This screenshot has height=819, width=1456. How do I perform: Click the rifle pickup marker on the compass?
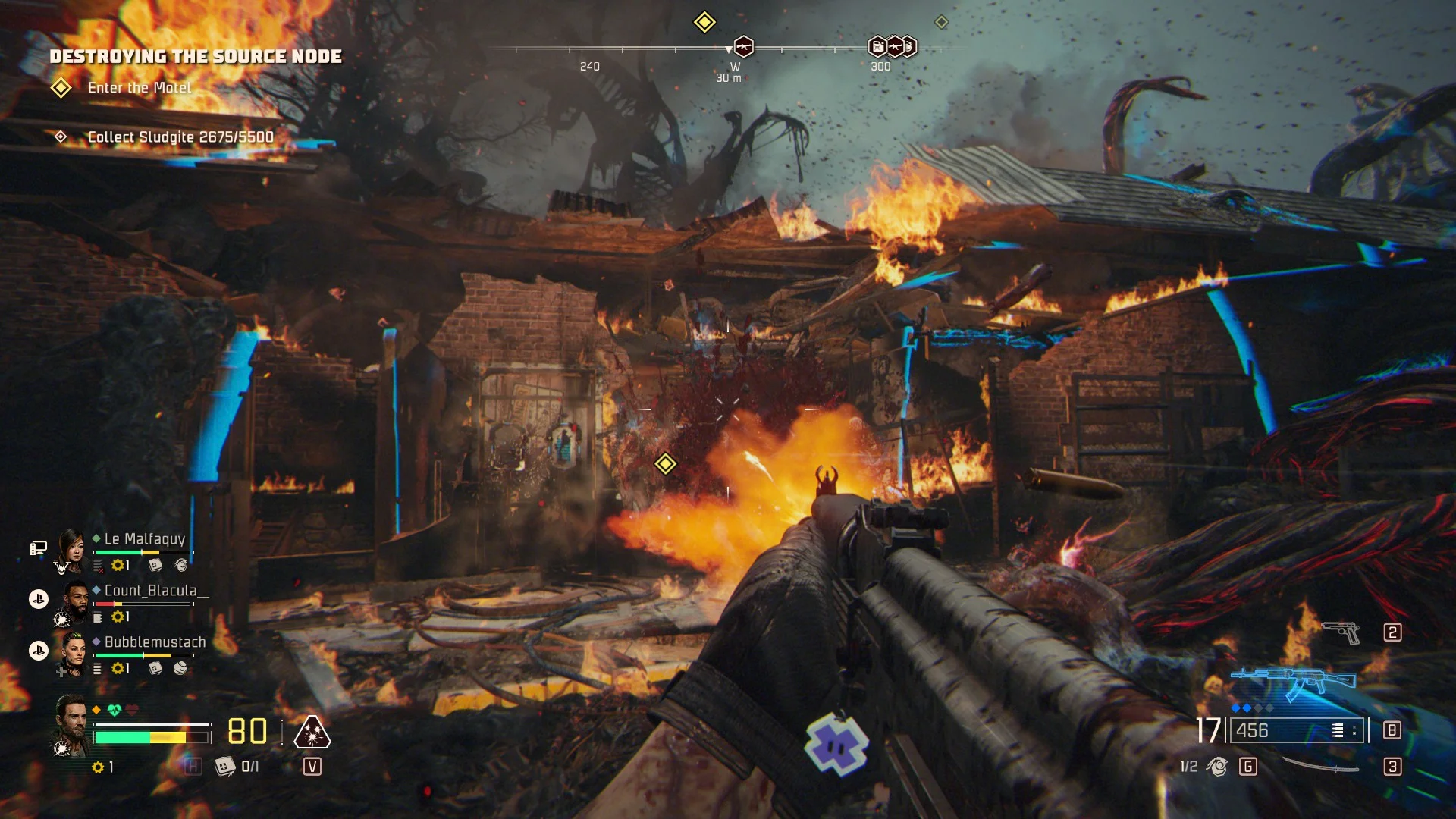point(742,48)
